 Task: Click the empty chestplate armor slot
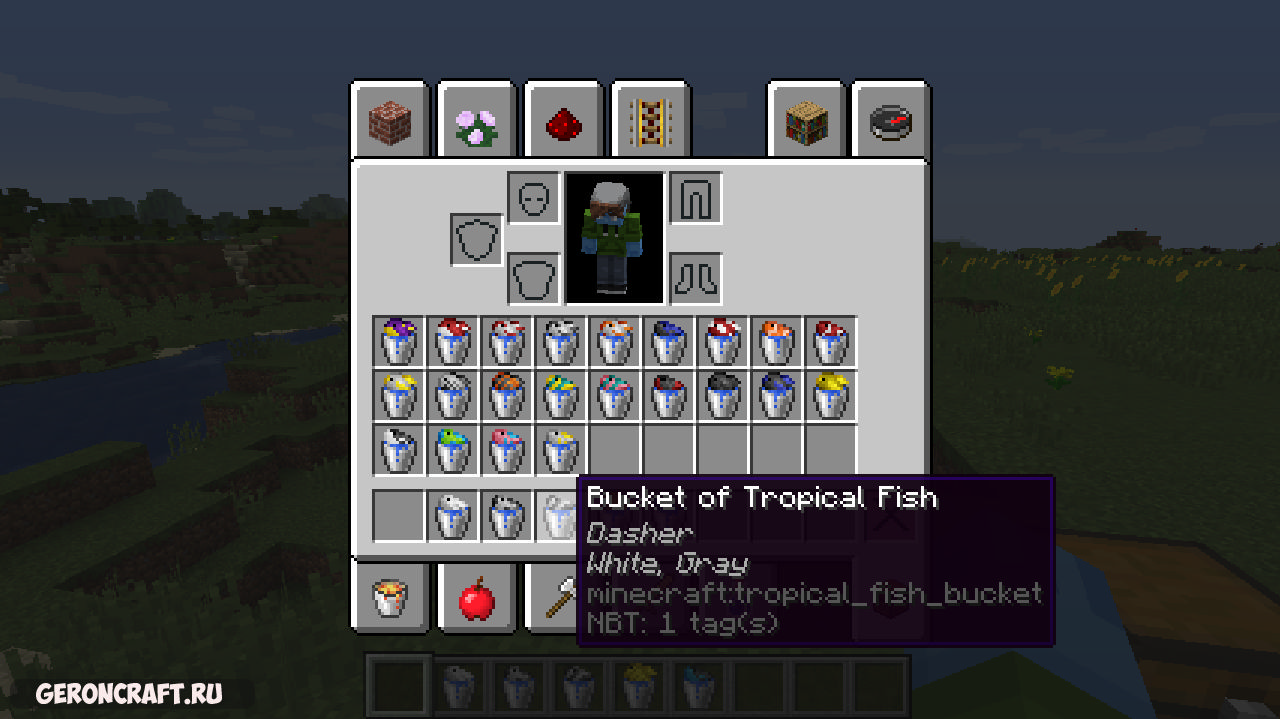coord(533,277)
